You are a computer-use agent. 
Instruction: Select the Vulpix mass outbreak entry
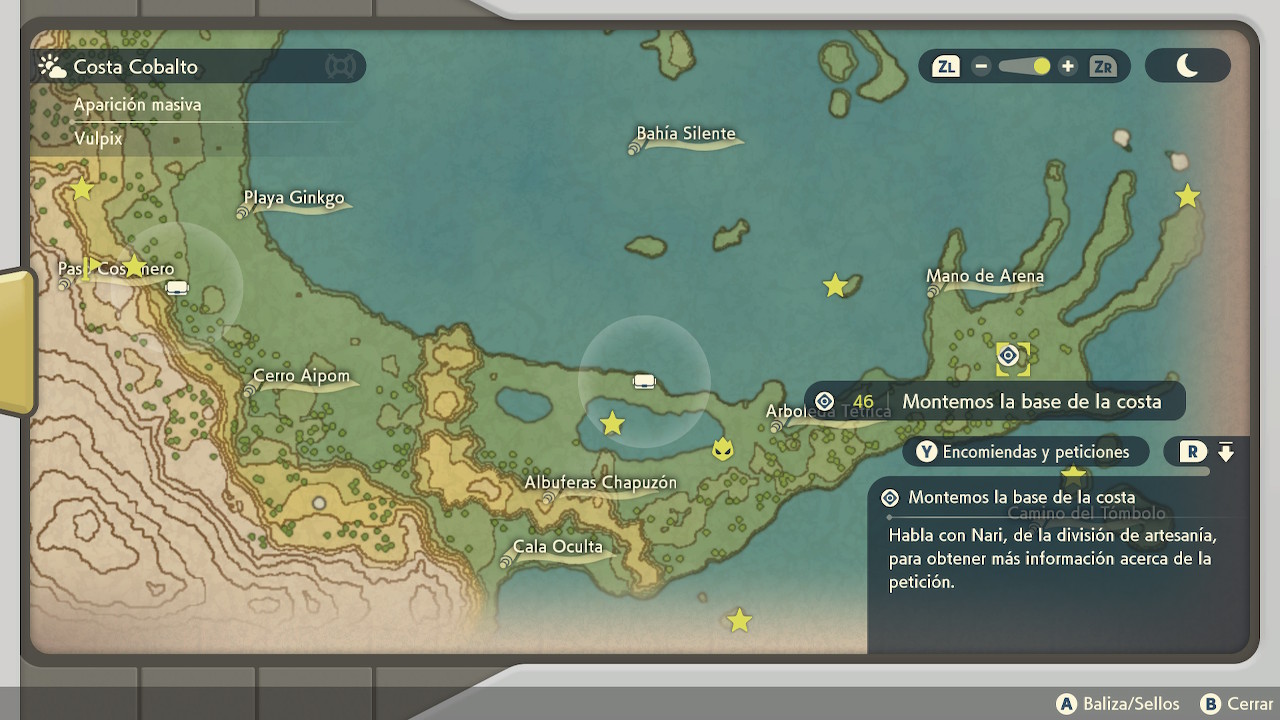click(x=98, y=139)
